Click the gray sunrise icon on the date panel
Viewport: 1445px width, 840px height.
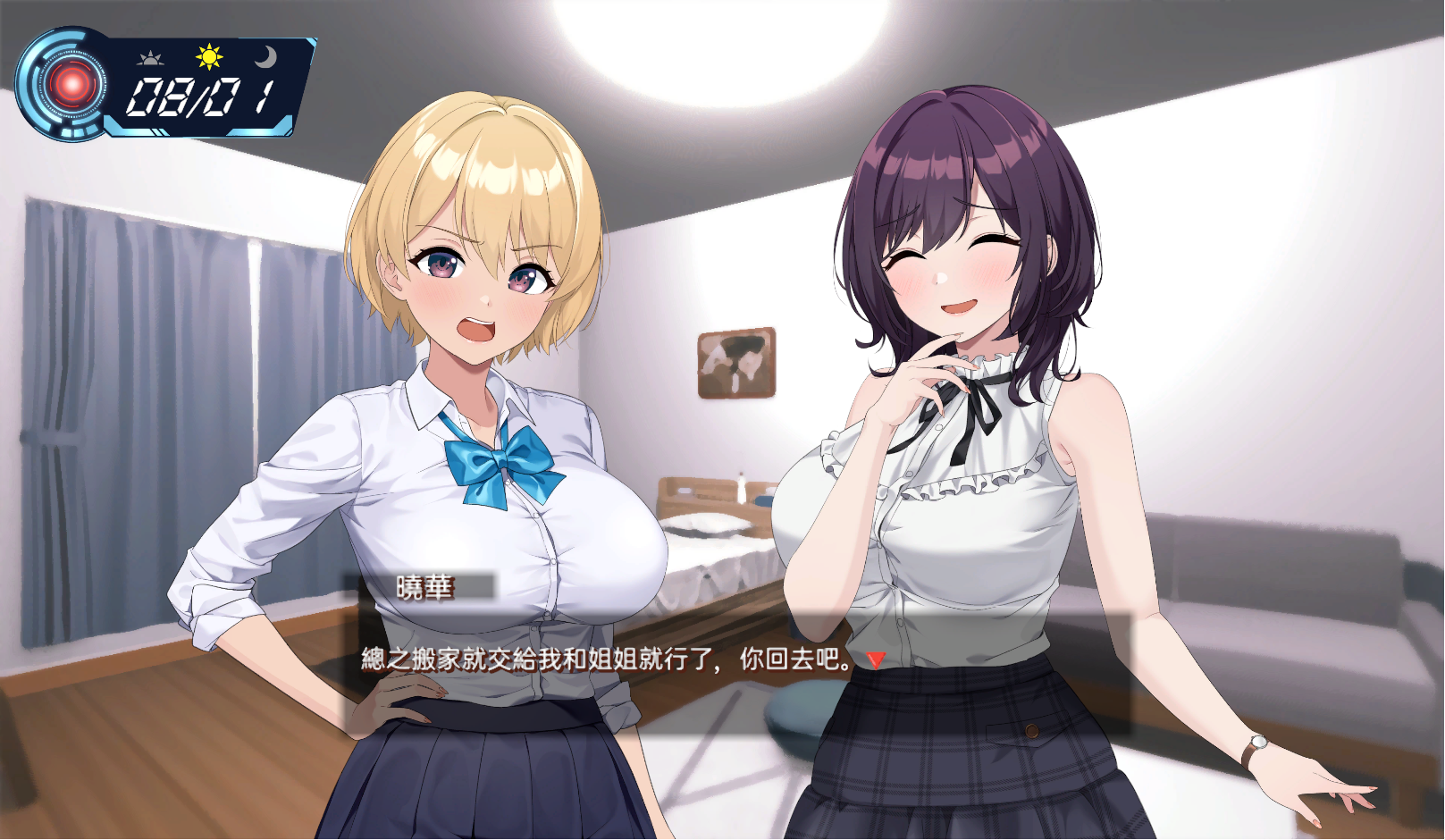tap(151, 56)
